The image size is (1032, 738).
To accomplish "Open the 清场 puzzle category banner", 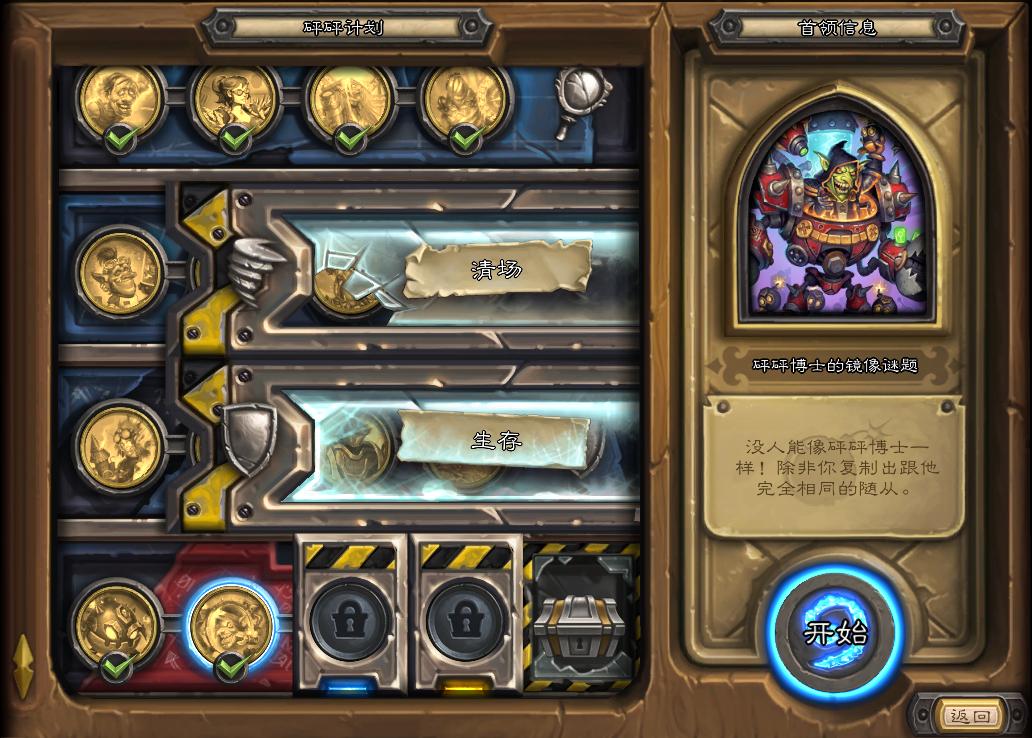I will point(497,269).
